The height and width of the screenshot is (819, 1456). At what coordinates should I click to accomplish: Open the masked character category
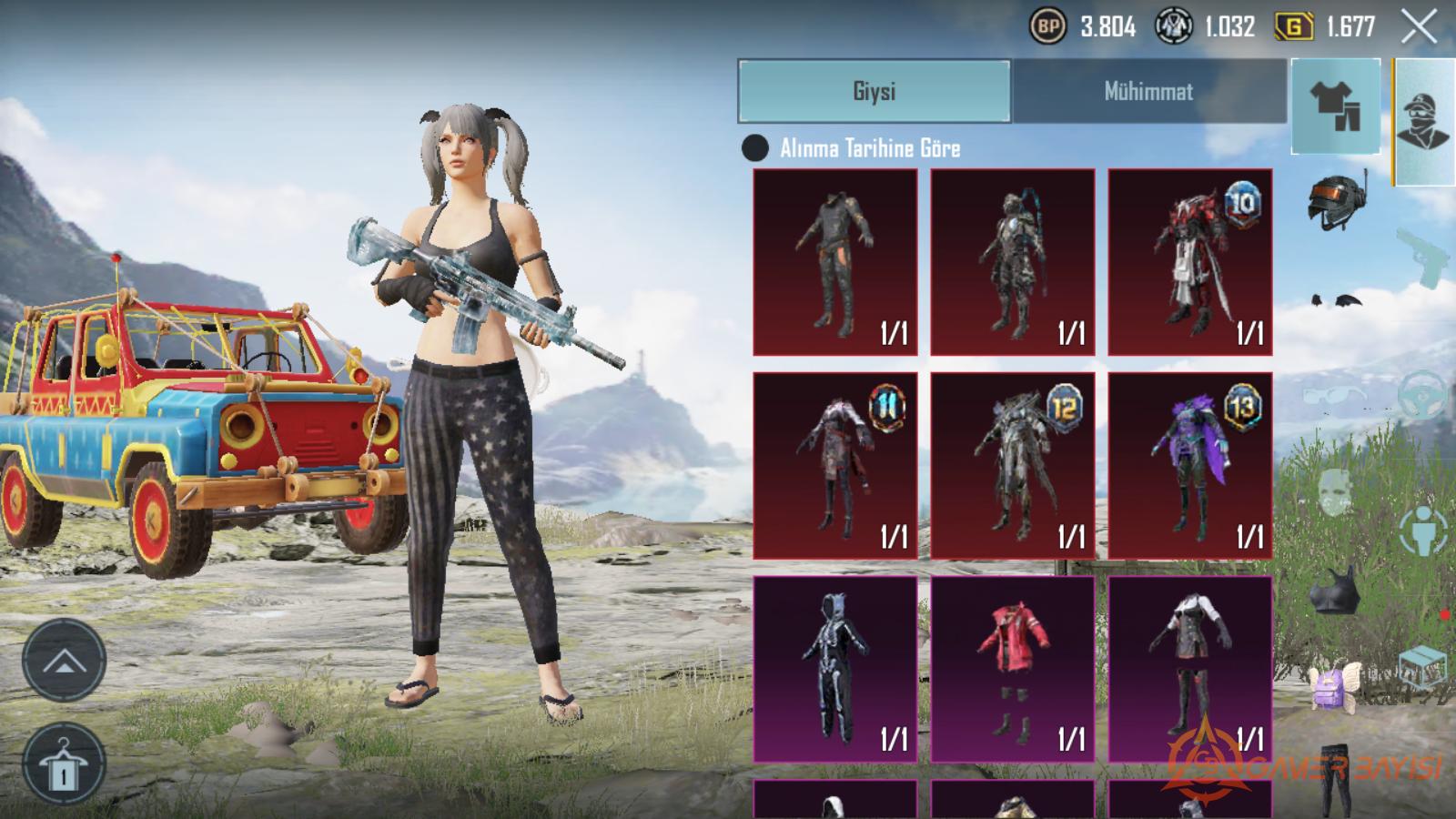[x=1423, y=122]
